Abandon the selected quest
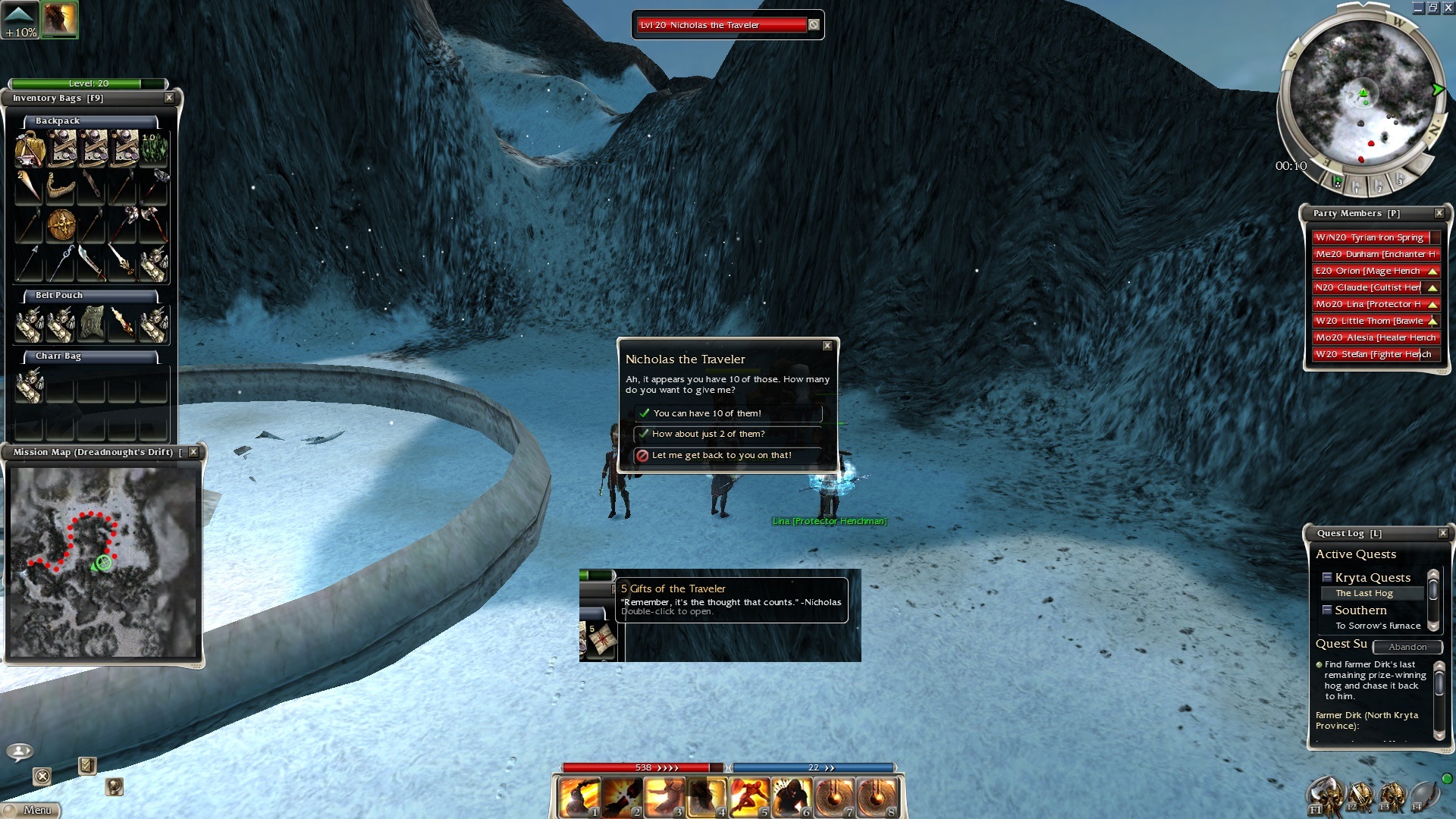The image size is (1456, 819). coord(1407,647)
